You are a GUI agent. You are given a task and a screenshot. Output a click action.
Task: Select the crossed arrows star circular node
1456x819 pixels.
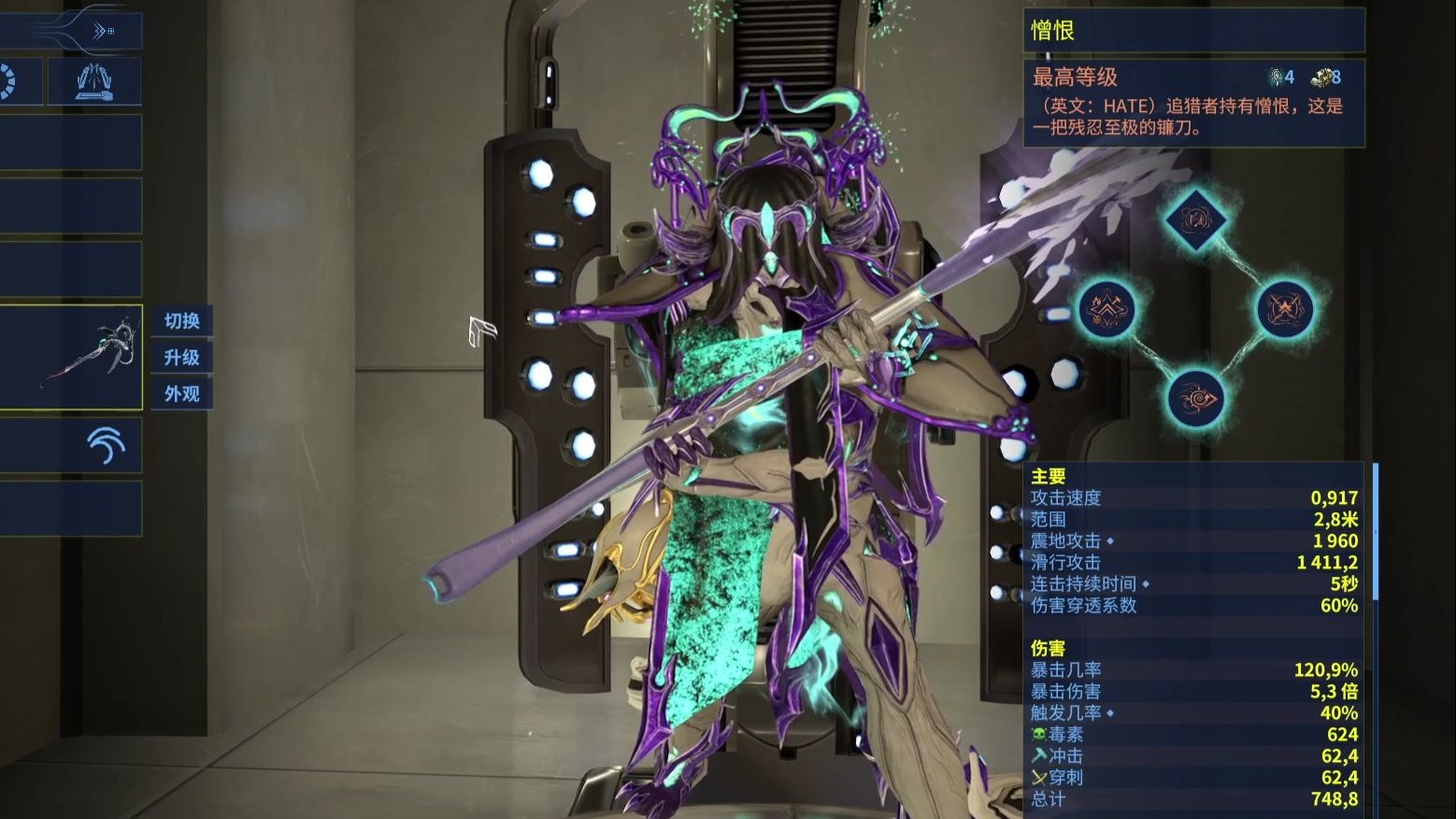coord(1284,309)
